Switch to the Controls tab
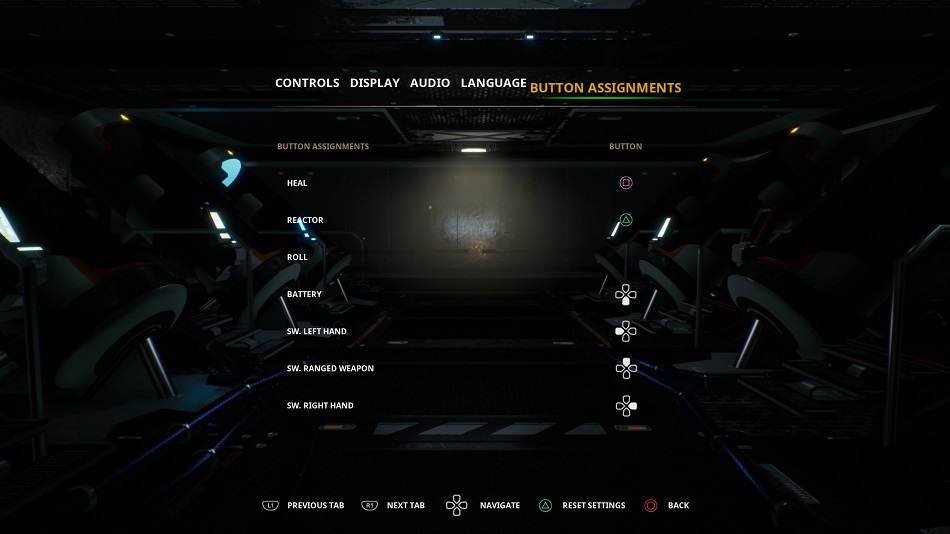The width and height of the screenshot is (950, 534). coord(307,83)
